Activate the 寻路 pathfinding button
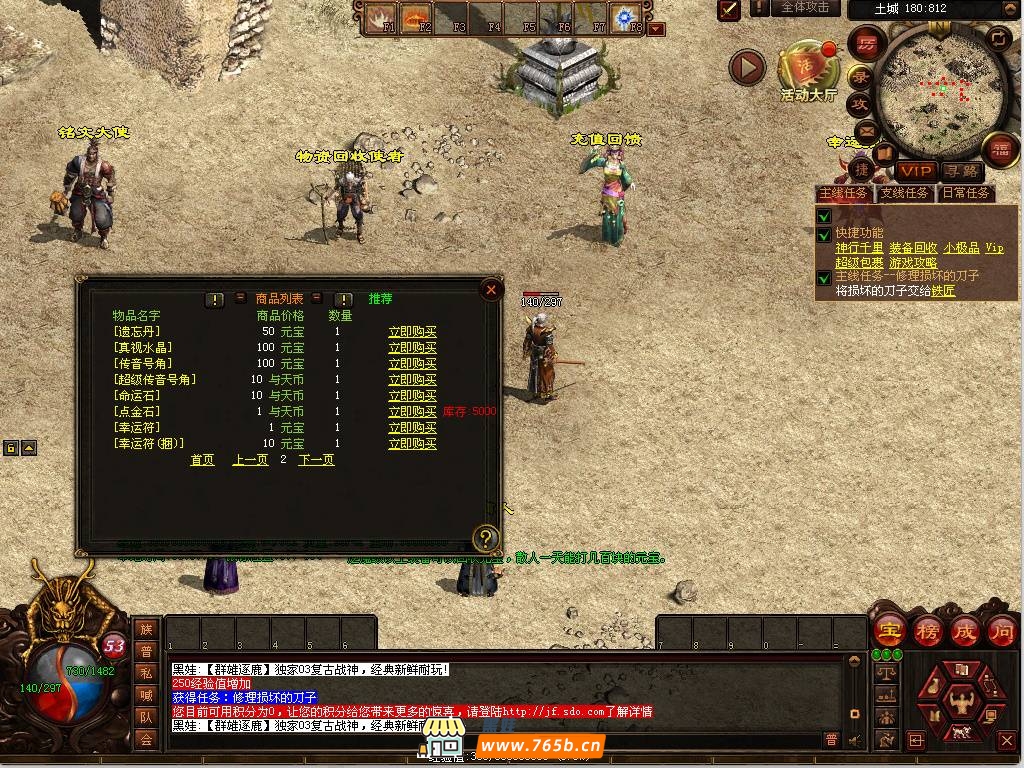The image size is (1024, 768). [961, 172]
